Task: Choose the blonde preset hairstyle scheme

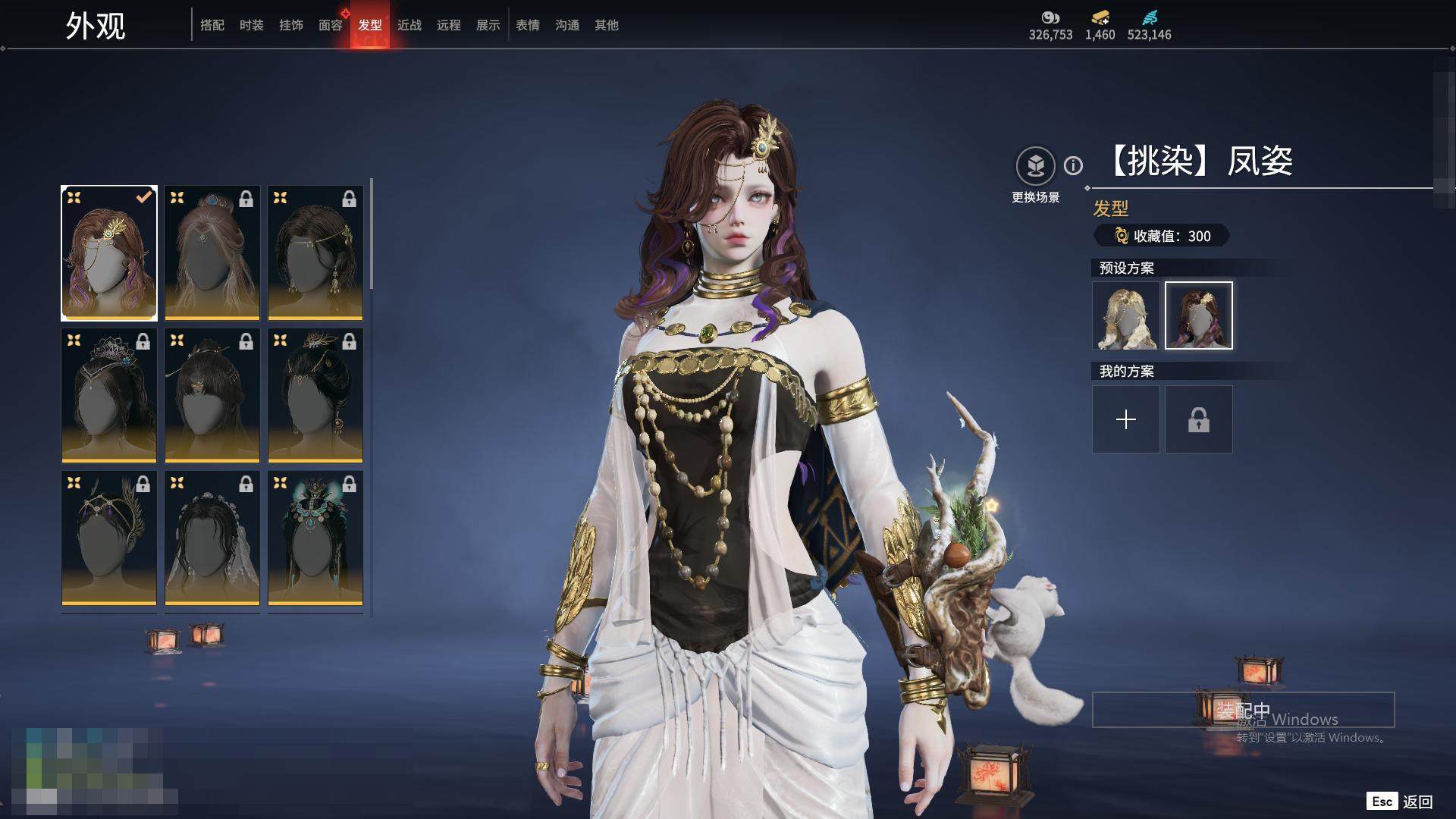Action: coord(1125,315)
